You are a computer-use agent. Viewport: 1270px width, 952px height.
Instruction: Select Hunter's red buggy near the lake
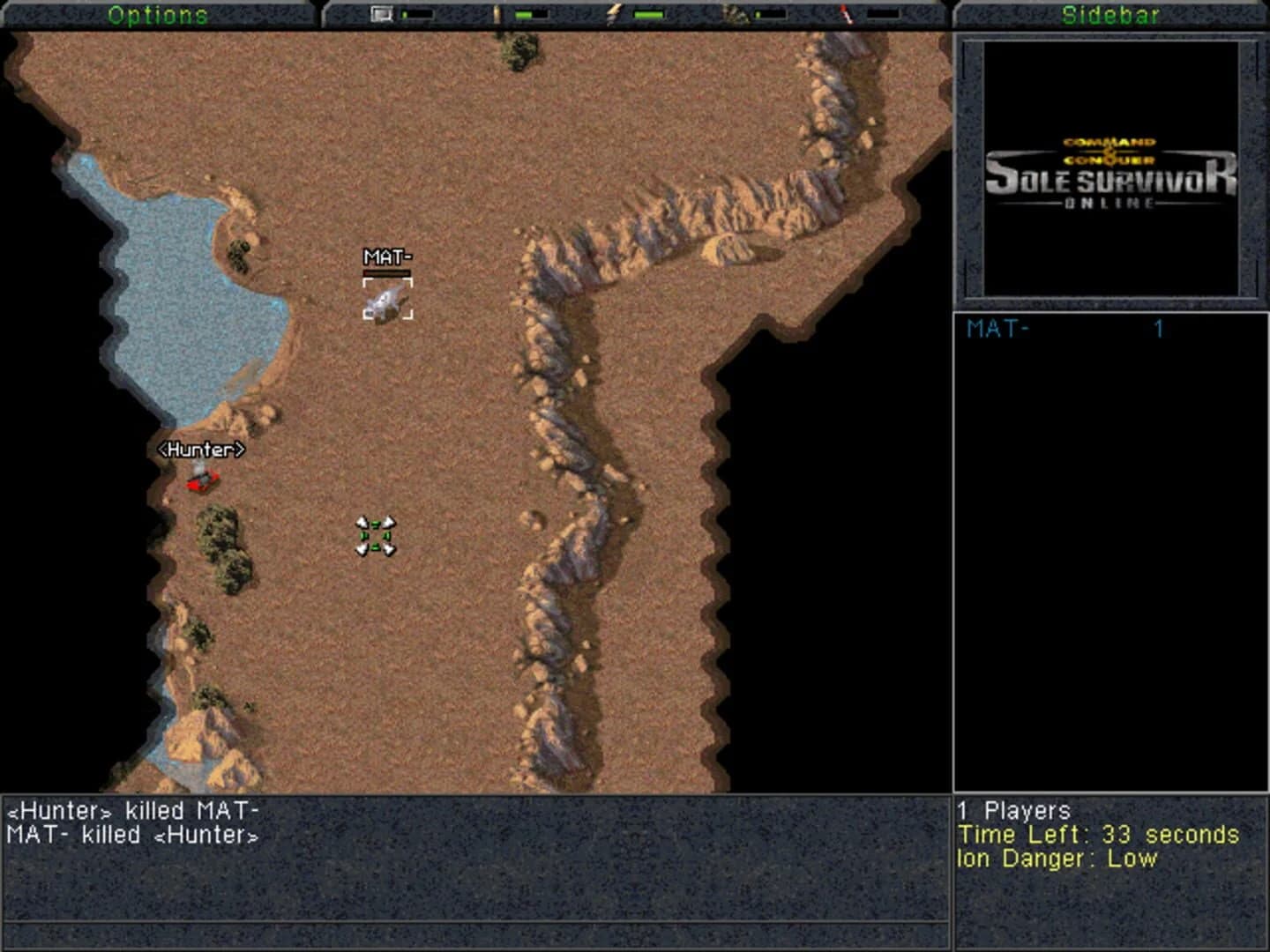(x=203, y=480)
